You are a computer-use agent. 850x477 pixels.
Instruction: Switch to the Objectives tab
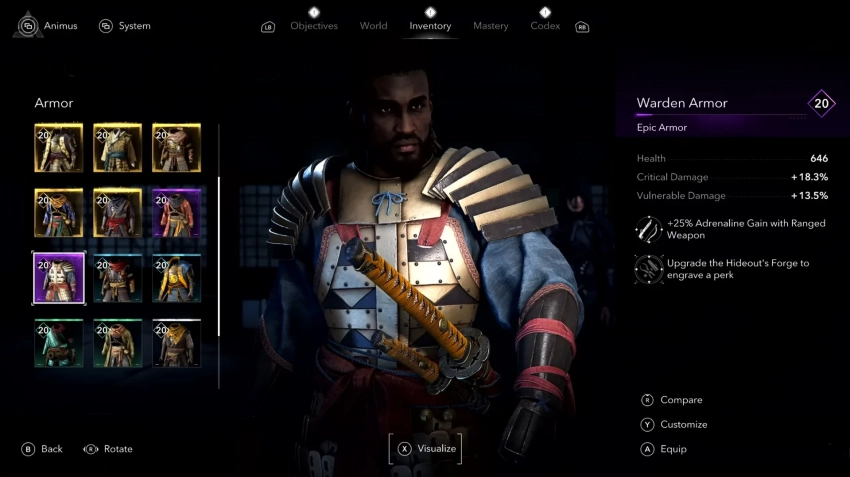point(314,26)
